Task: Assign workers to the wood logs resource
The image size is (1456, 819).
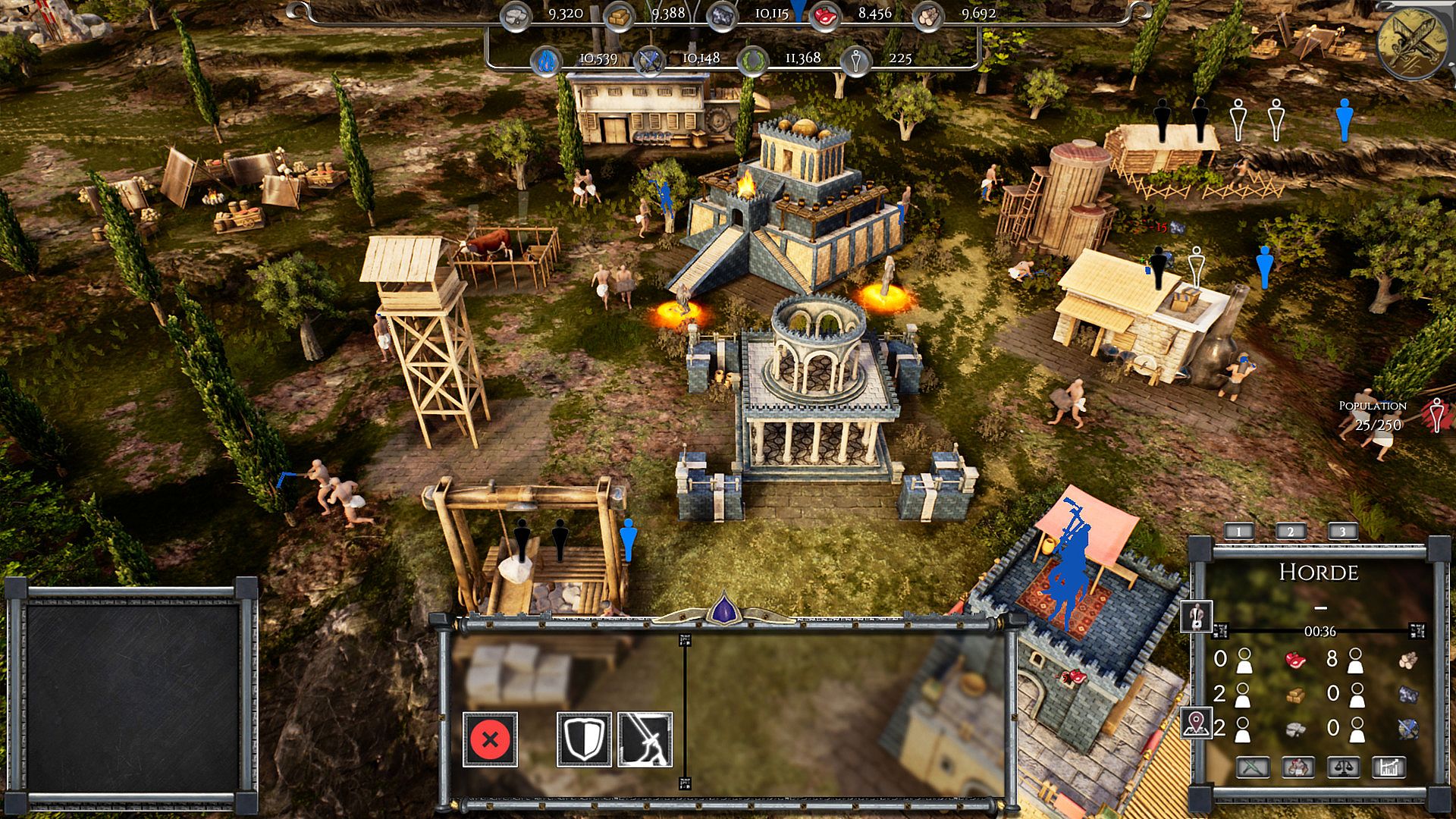Action: click(x=1408, y=660)
